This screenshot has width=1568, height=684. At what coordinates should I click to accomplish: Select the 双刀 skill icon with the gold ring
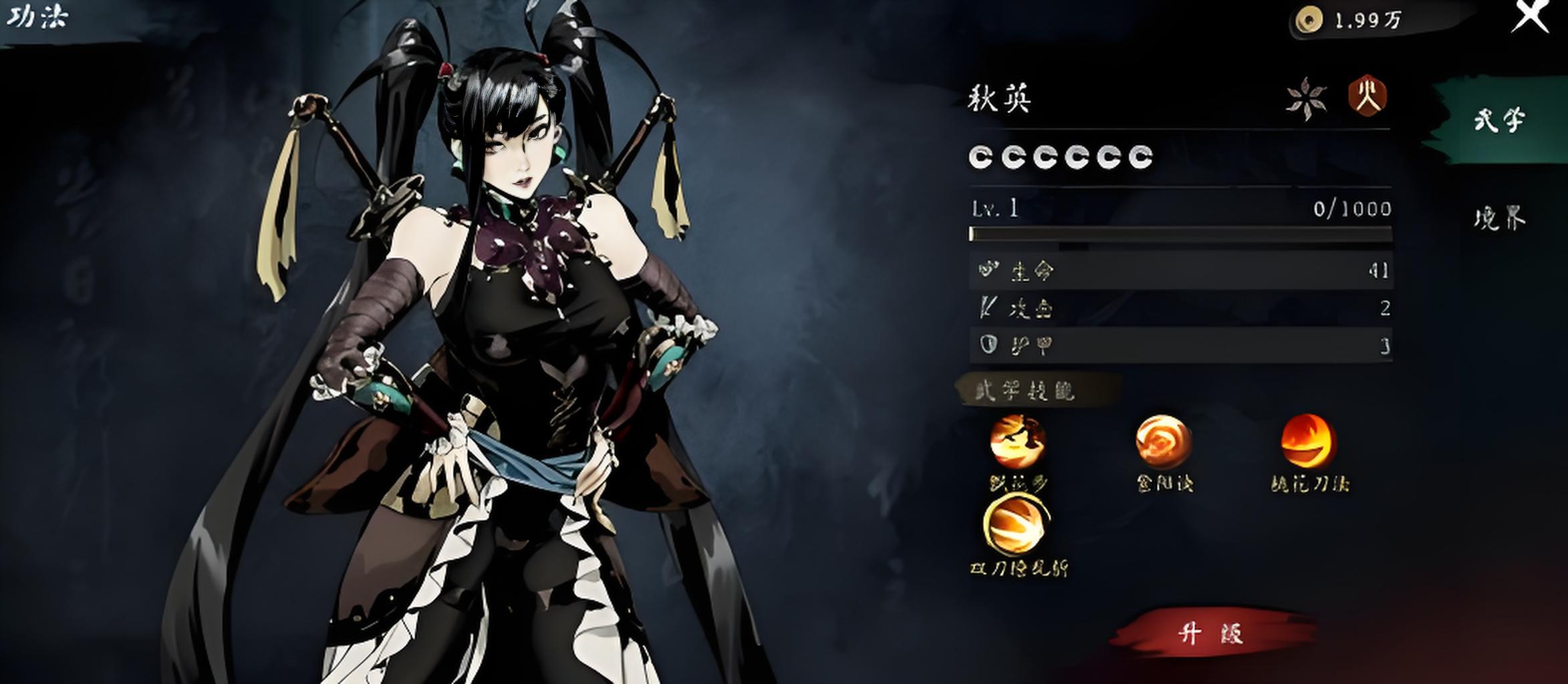point(1016,526)
